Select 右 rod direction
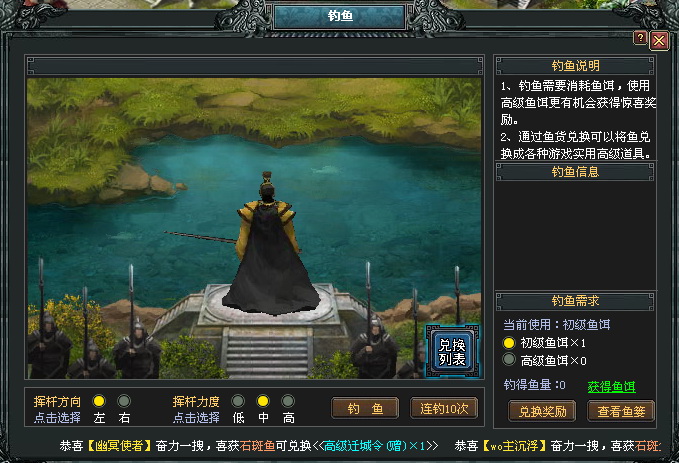Screen dimensions: 679x463 [125, 401]
